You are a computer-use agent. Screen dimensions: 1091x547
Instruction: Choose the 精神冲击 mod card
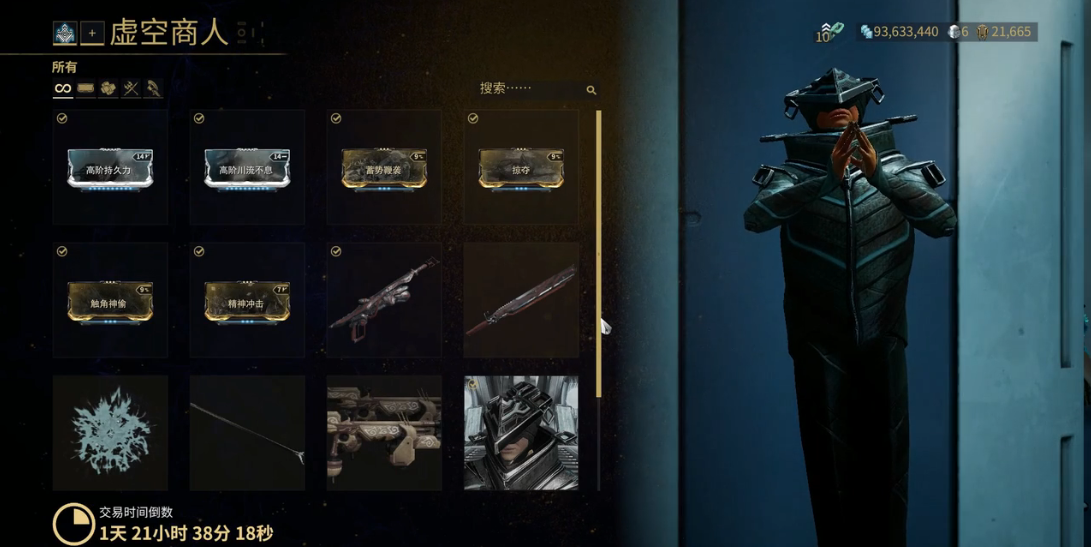(x=247, y=300)
